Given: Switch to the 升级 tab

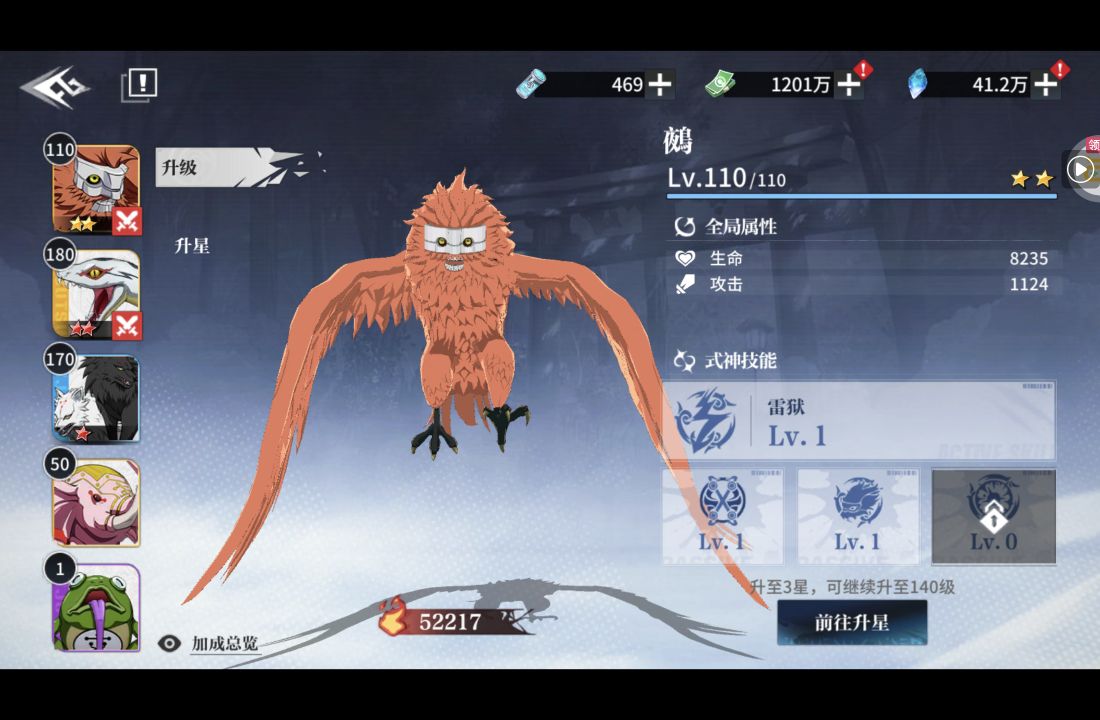Looking at the screenshot, I should tap(180, 168).
